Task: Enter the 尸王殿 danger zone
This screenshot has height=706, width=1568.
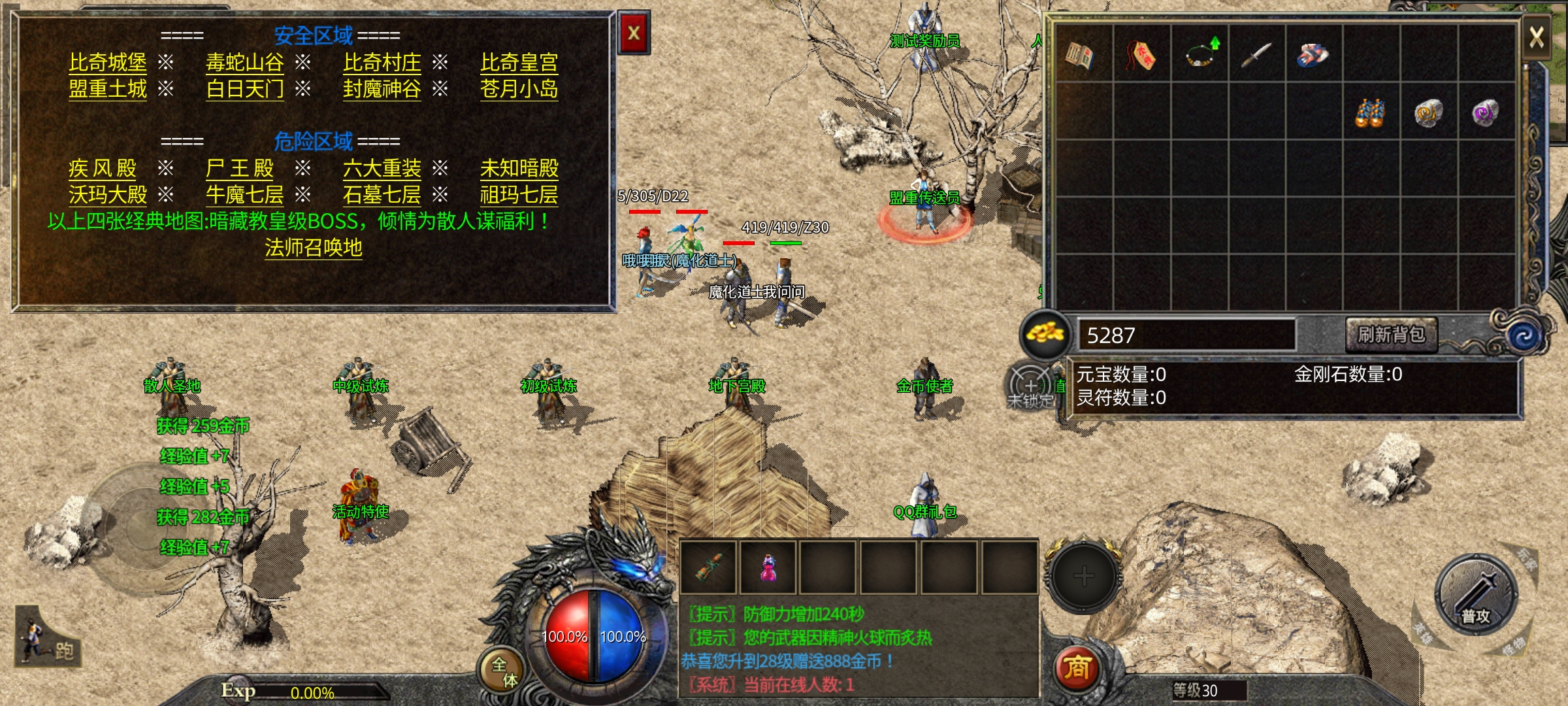Action: click(240, 169)
